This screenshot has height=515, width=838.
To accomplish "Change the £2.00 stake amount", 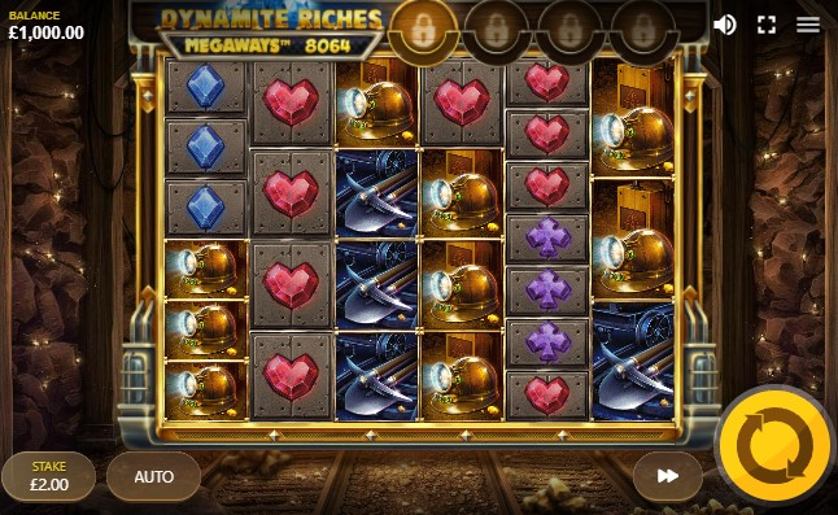I will pyautogui.click(x=49, y=477).
